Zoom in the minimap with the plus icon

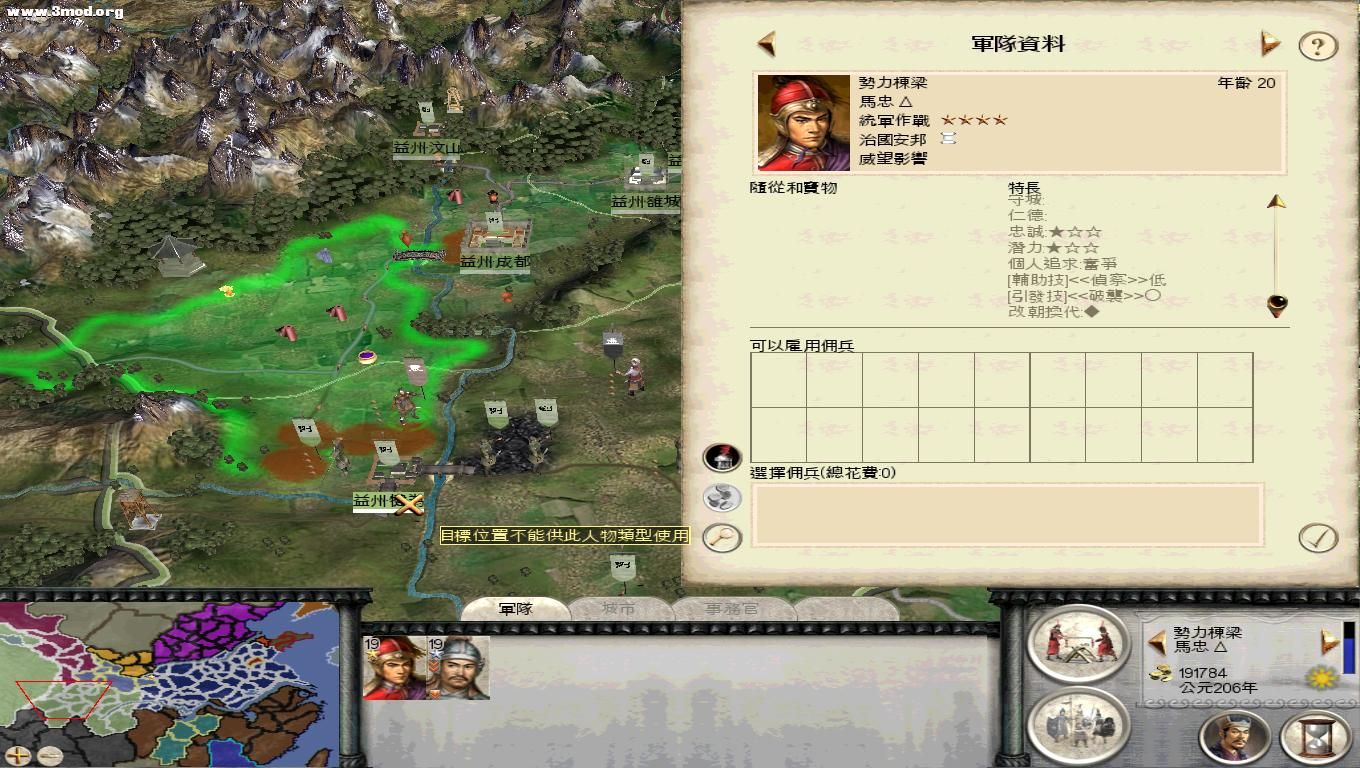17,756
